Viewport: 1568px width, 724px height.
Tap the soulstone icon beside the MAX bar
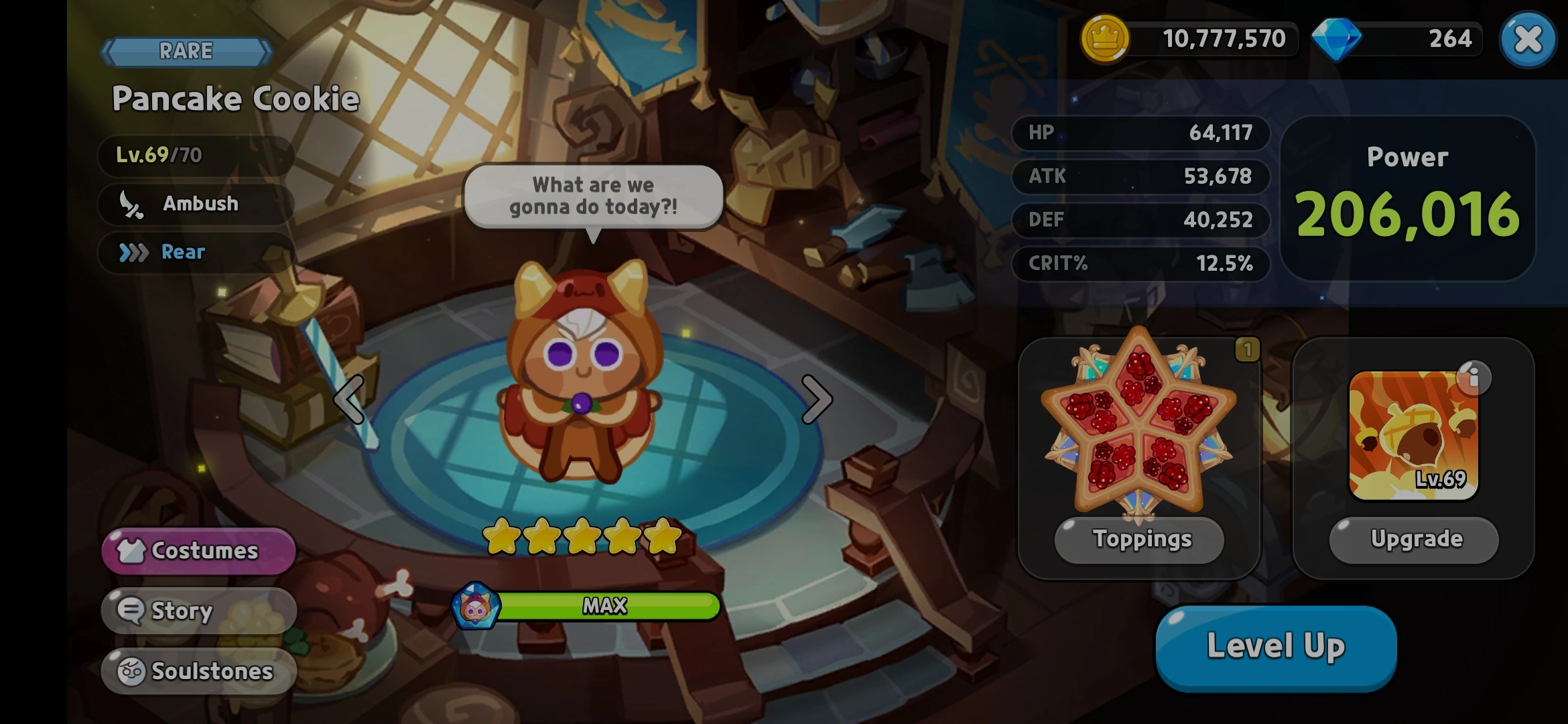(475, 606)
